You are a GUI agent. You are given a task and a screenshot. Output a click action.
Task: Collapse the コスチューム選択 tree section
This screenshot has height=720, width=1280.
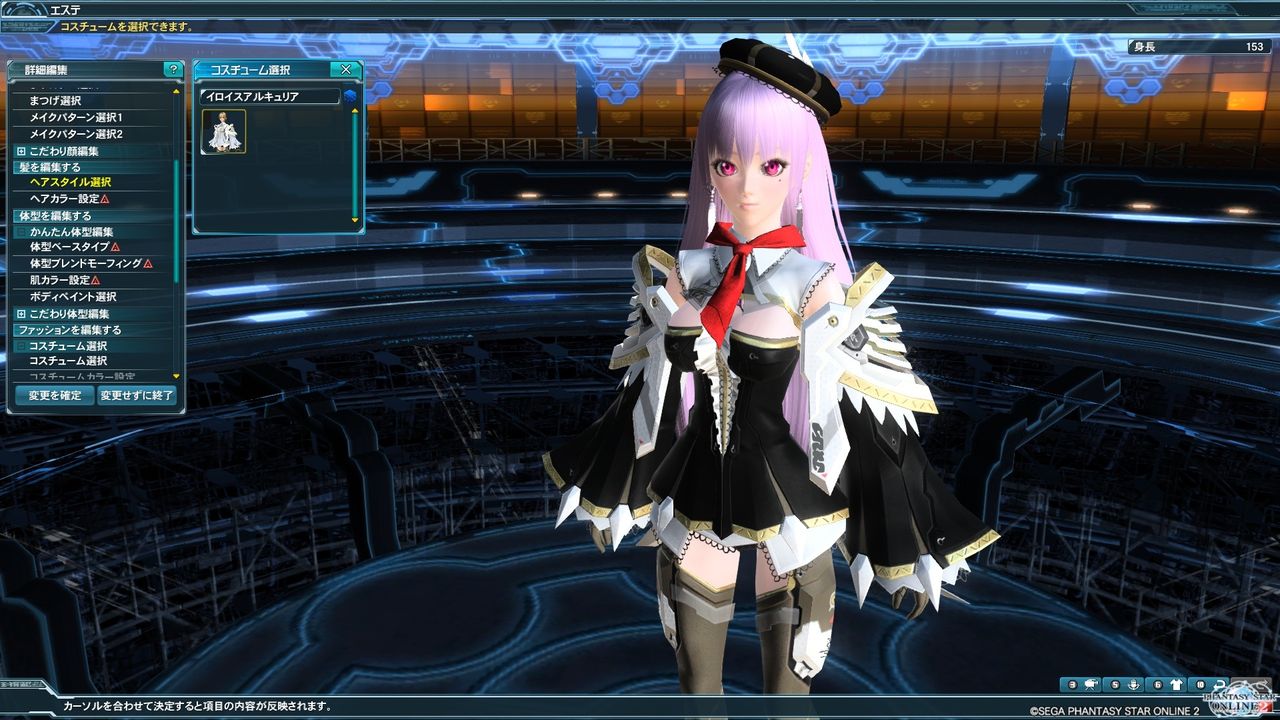click(x=20, y=346)
